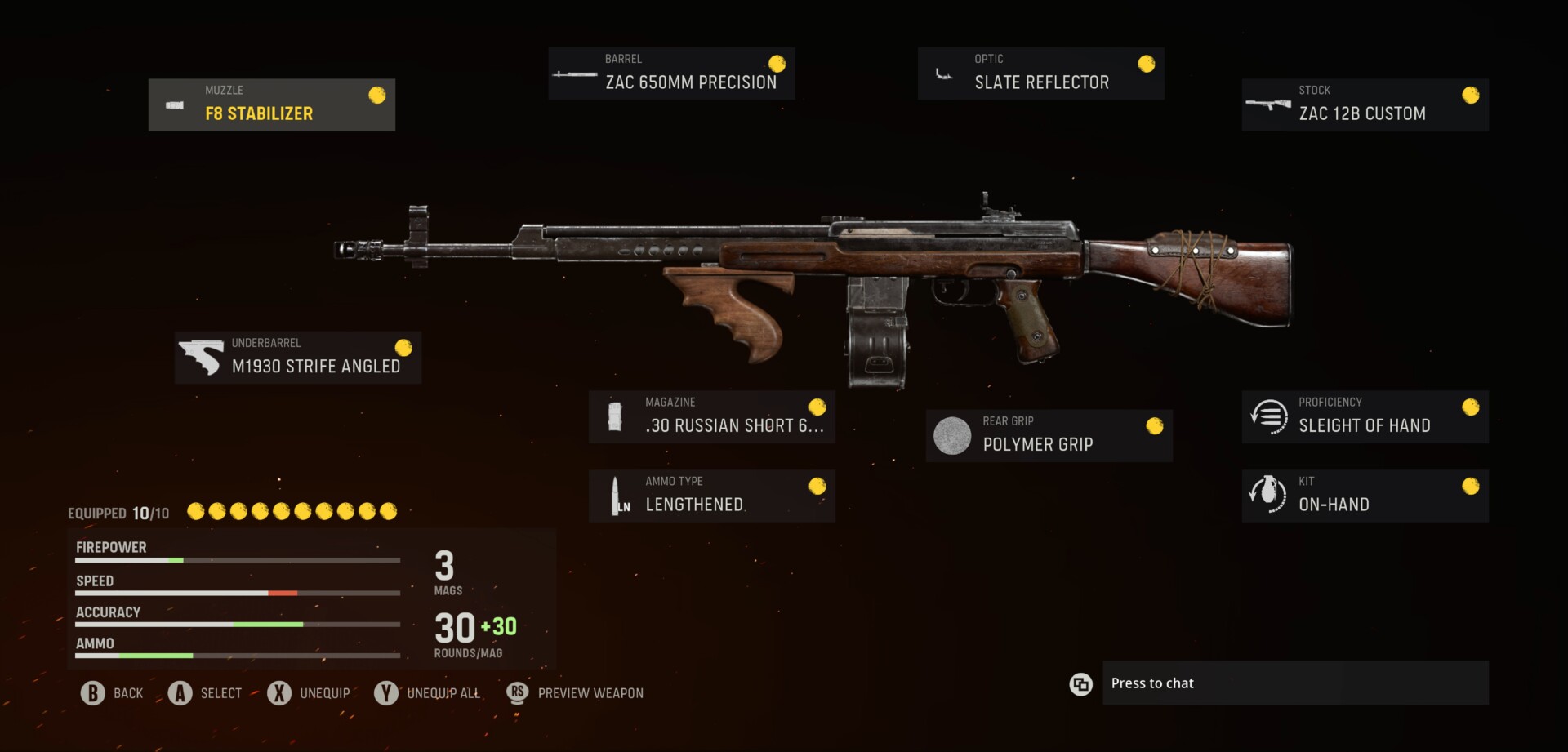Go back with the Back option
1568x752 pixels.
click(113, 693)
